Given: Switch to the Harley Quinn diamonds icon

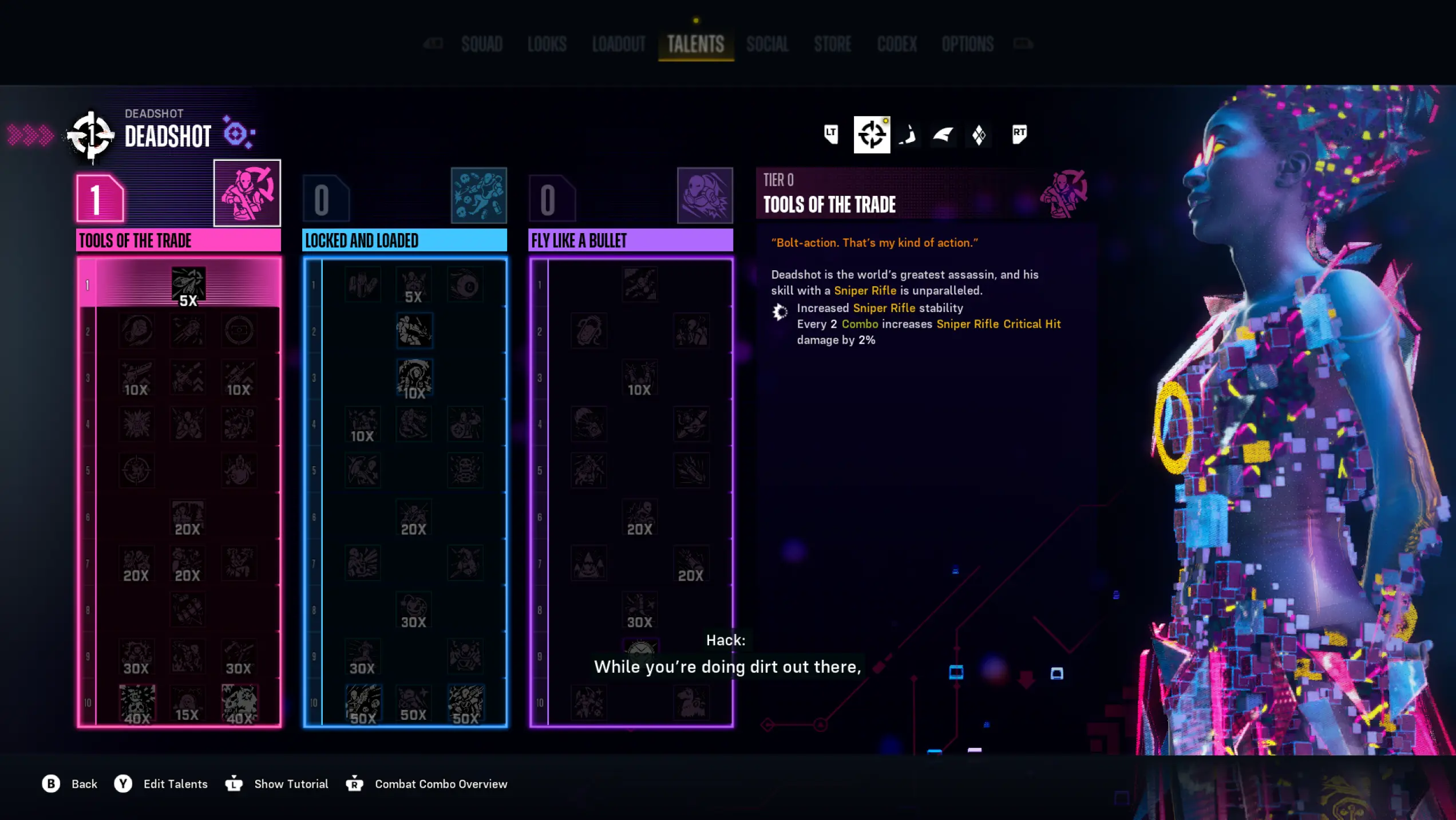Looking at the screenshot, I should pos(979,135).
